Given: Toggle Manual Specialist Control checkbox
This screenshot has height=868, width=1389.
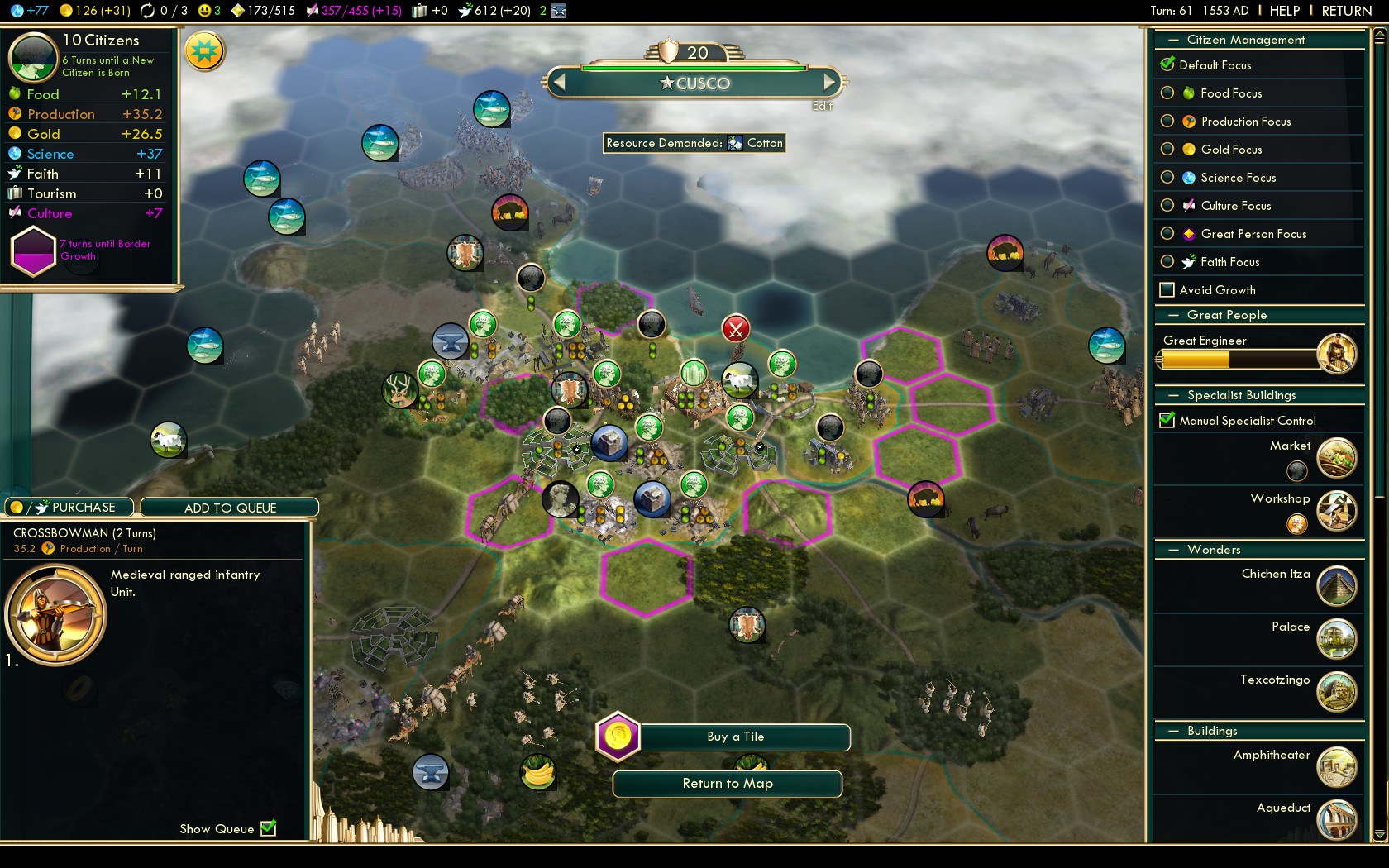Looking at the screenshot, I should (x=1167, y=420).
